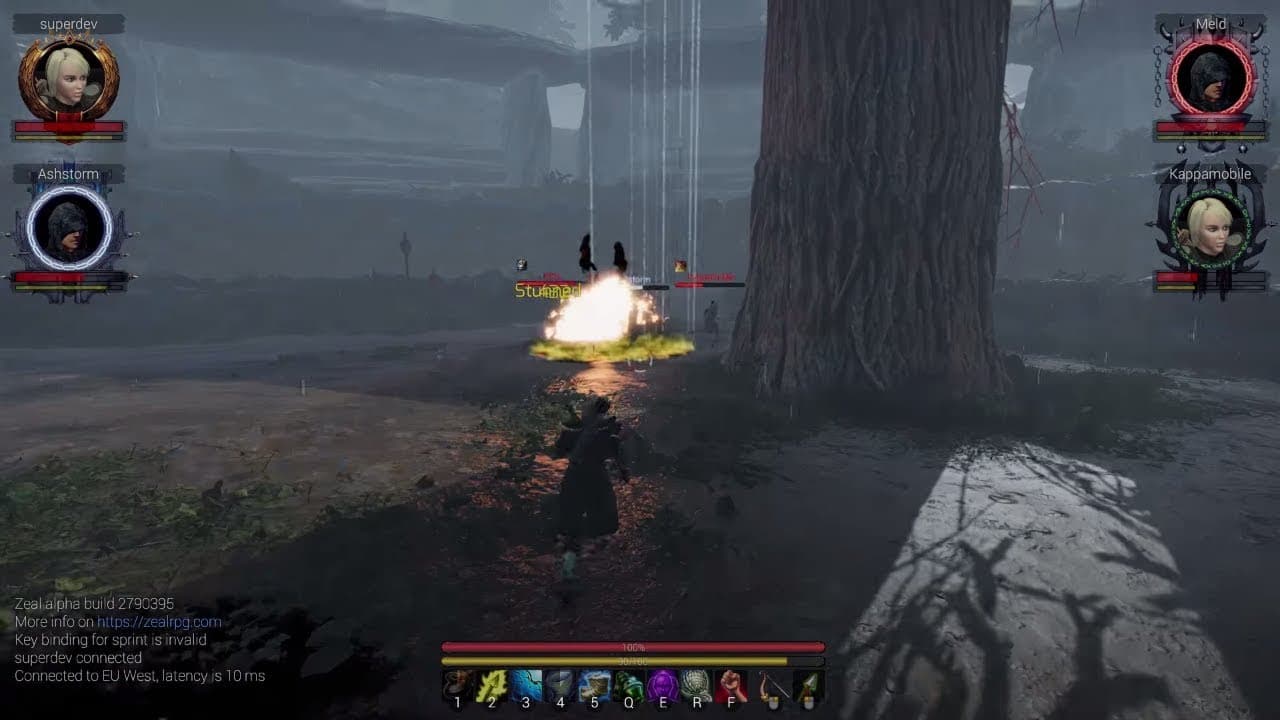Activate the yellow lightning ability bound to 2
This screenshot has height=720, width=1280.
tap(490, 684)
